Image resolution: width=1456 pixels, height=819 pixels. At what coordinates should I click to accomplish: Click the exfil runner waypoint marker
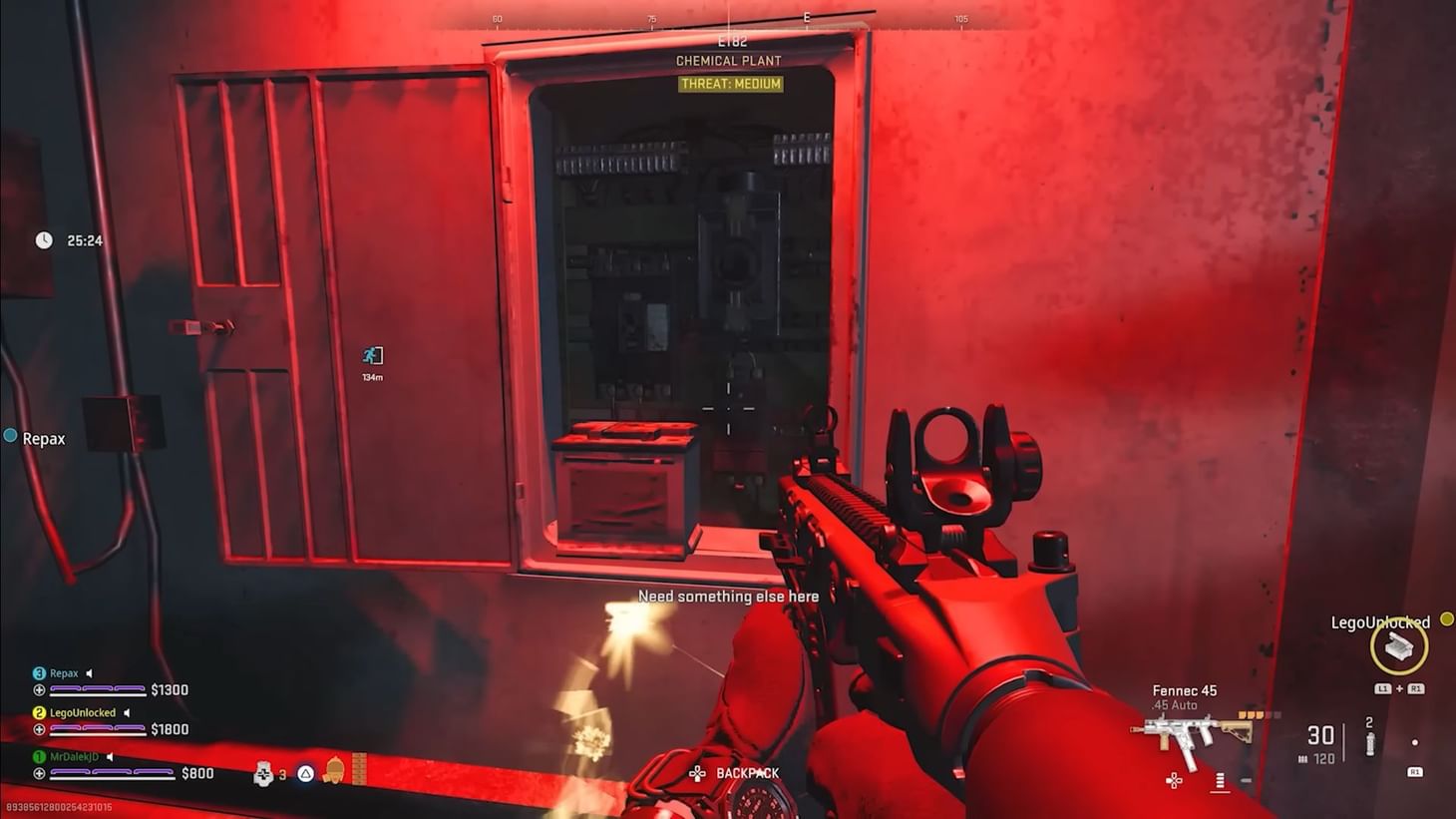(x=372, y=356)
